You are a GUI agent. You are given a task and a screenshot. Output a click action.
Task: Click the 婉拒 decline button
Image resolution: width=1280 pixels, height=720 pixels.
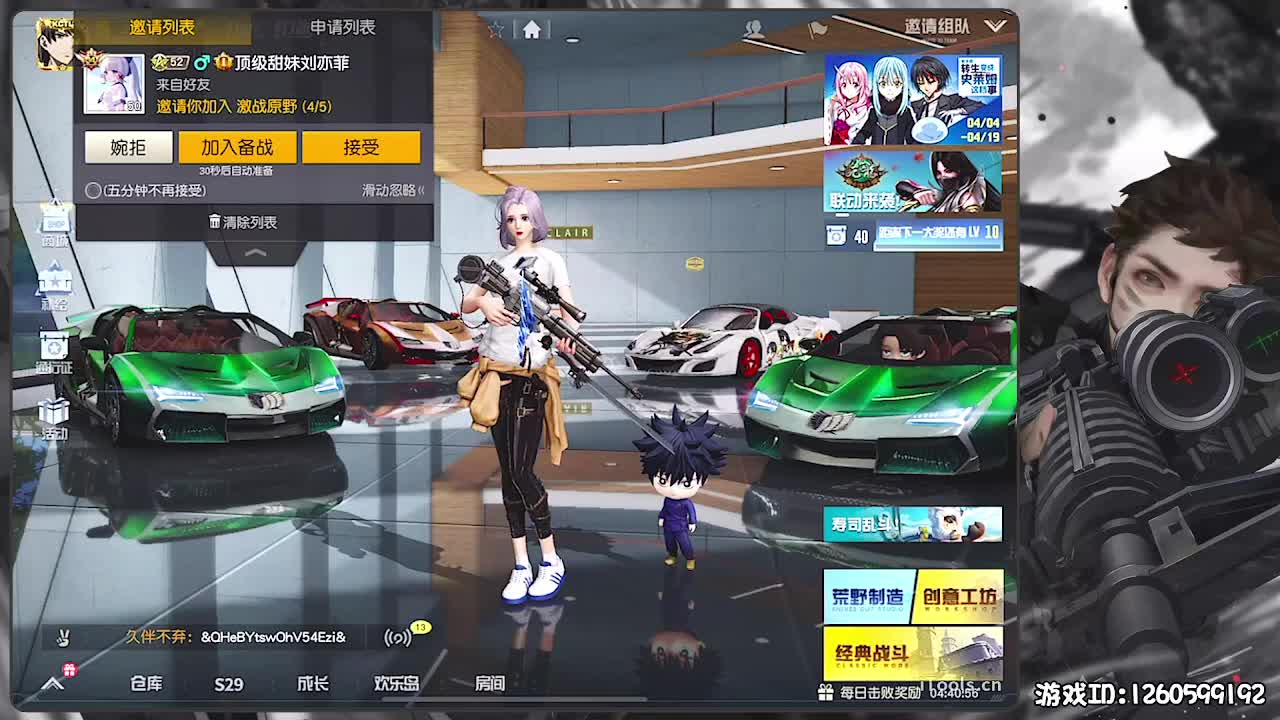pos(128,147)
